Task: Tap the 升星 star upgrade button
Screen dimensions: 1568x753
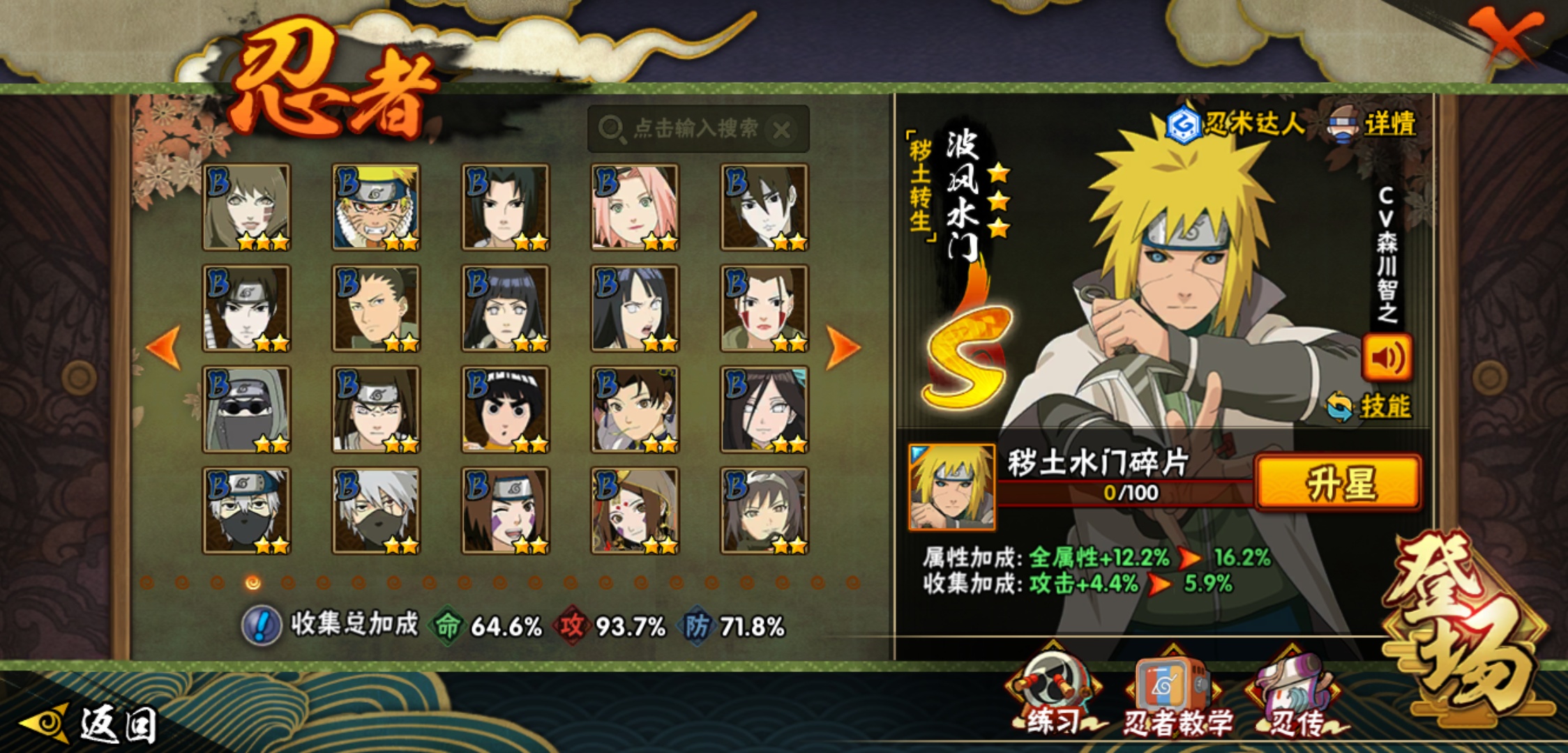Action: [1338, 482]
